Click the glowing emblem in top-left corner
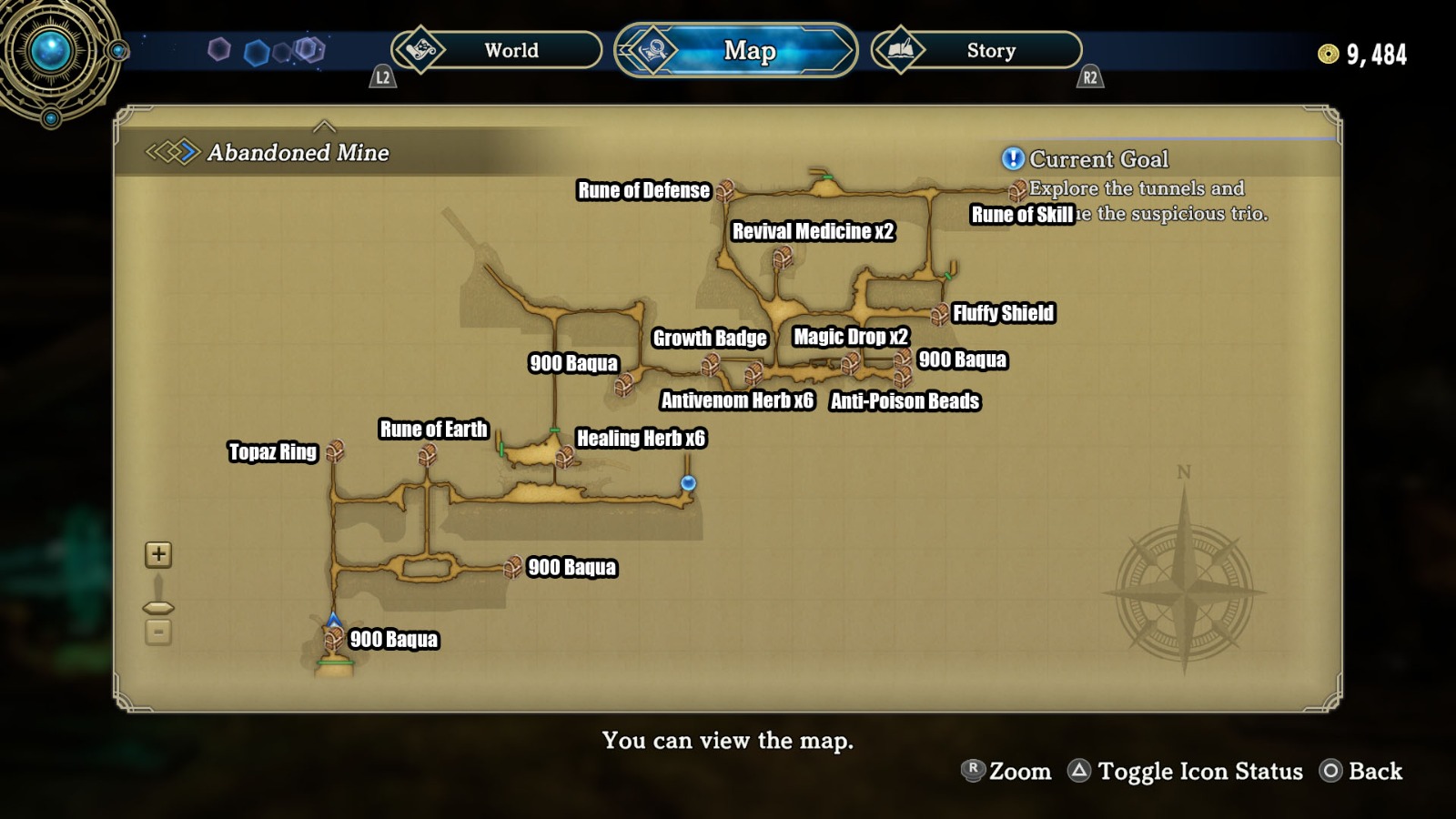1456x819 pixels. 50,50
